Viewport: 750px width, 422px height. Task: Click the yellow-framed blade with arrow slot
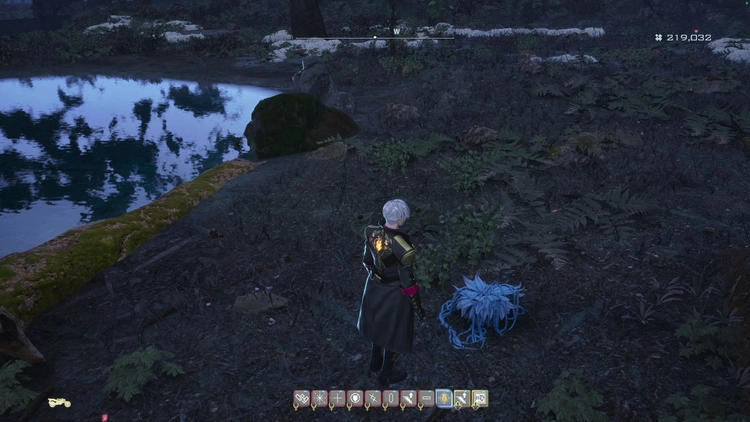(x=462, y=399)
